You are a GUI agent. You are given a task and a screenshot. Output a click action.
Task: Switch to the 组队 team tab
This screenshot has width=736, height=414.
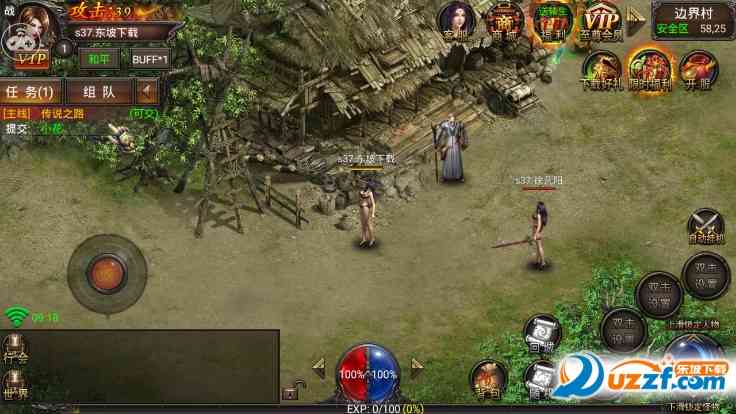coord(99,92)
